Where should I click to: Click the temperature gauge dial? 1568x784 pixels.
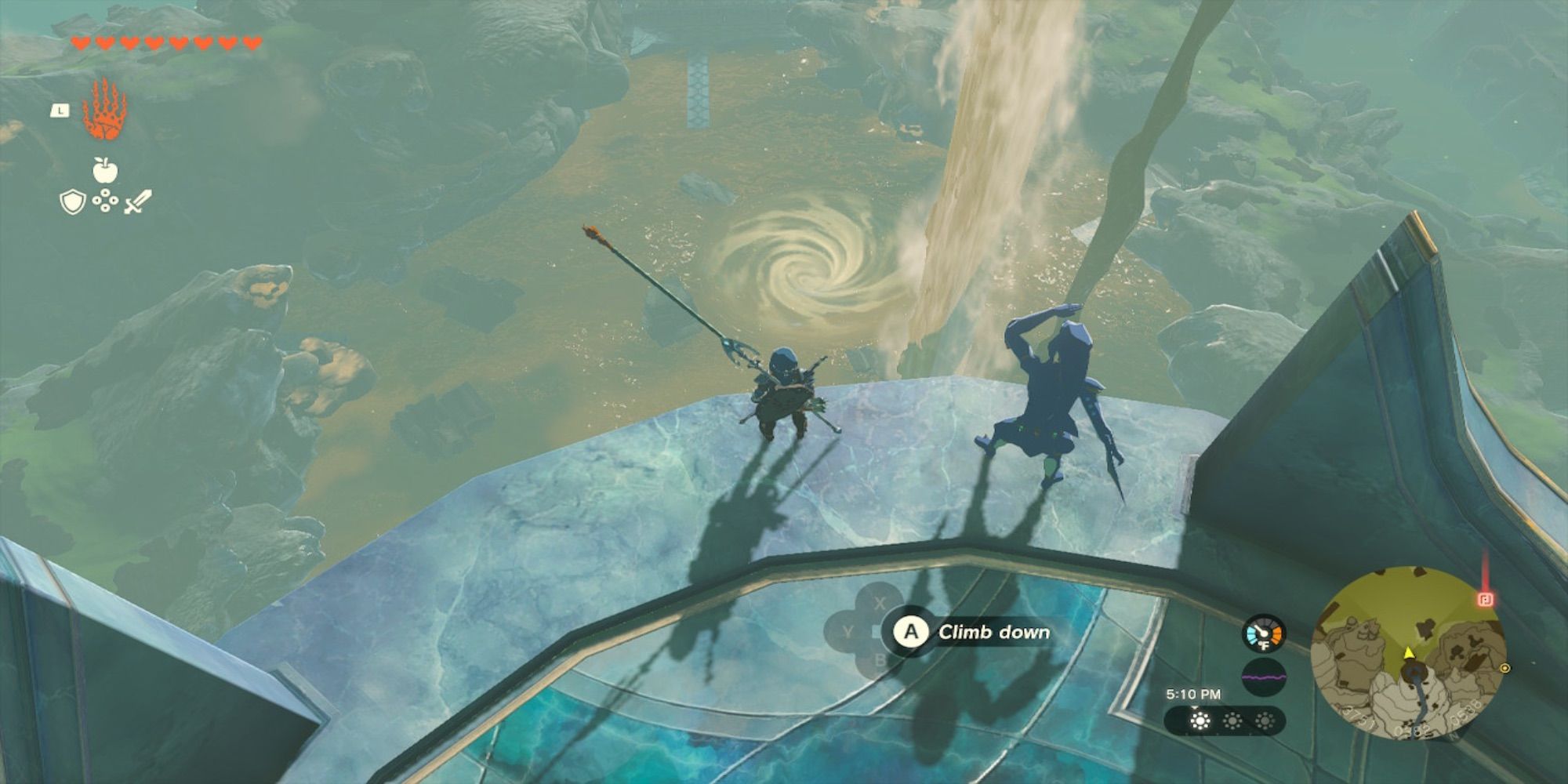tap(1264, 633)
